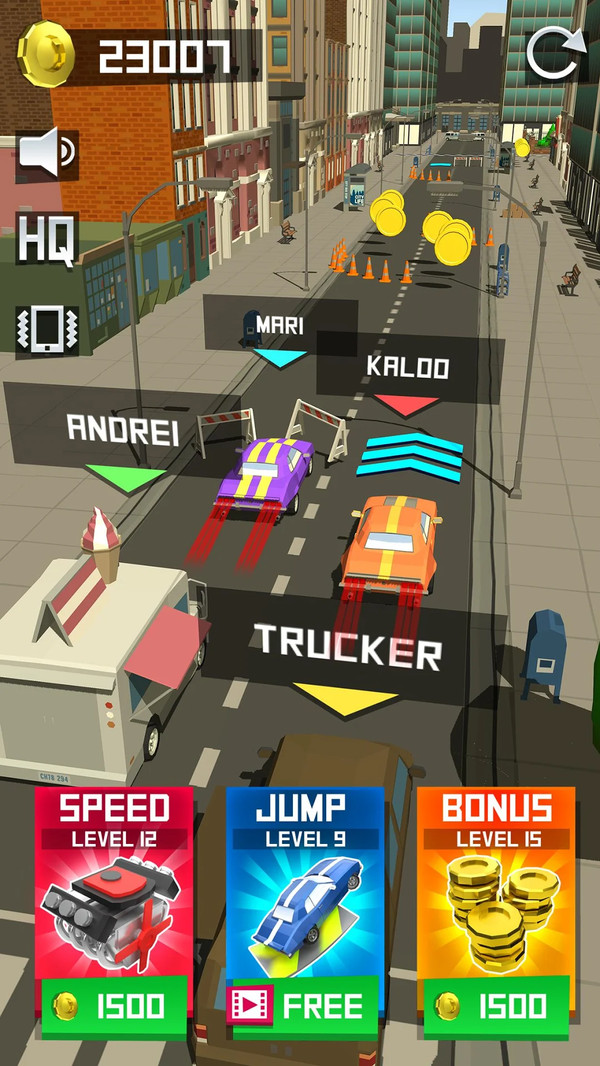
Task: Buy the Bonus upgrade for 1500 coins
Action: point(496,1004)
